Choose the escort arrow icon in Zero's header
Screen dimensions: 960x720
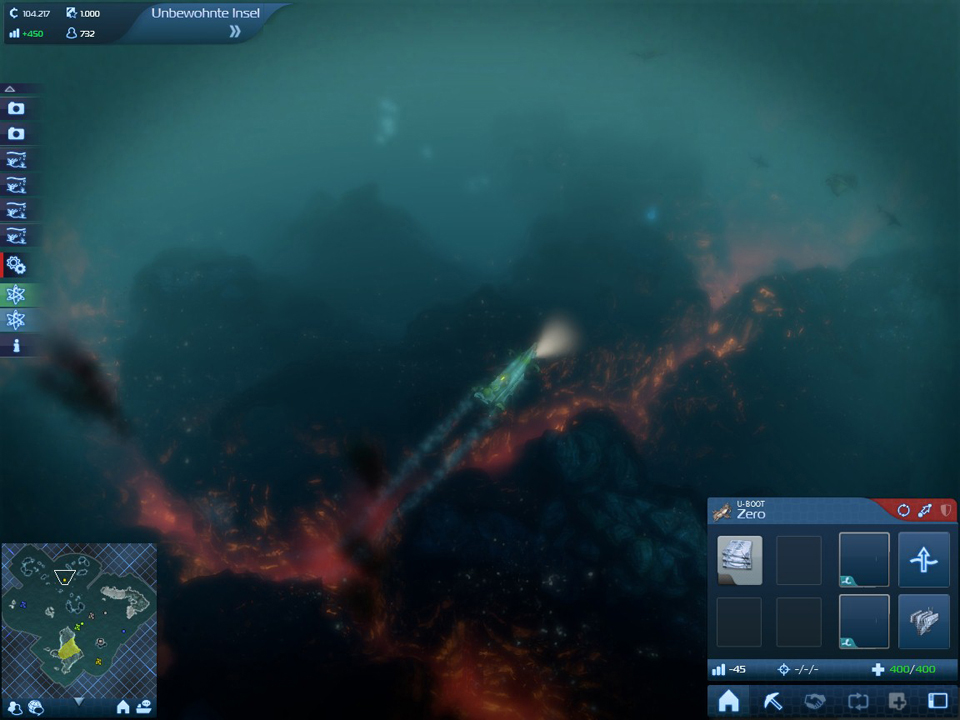pyautogui.click(x=925, y=511)
